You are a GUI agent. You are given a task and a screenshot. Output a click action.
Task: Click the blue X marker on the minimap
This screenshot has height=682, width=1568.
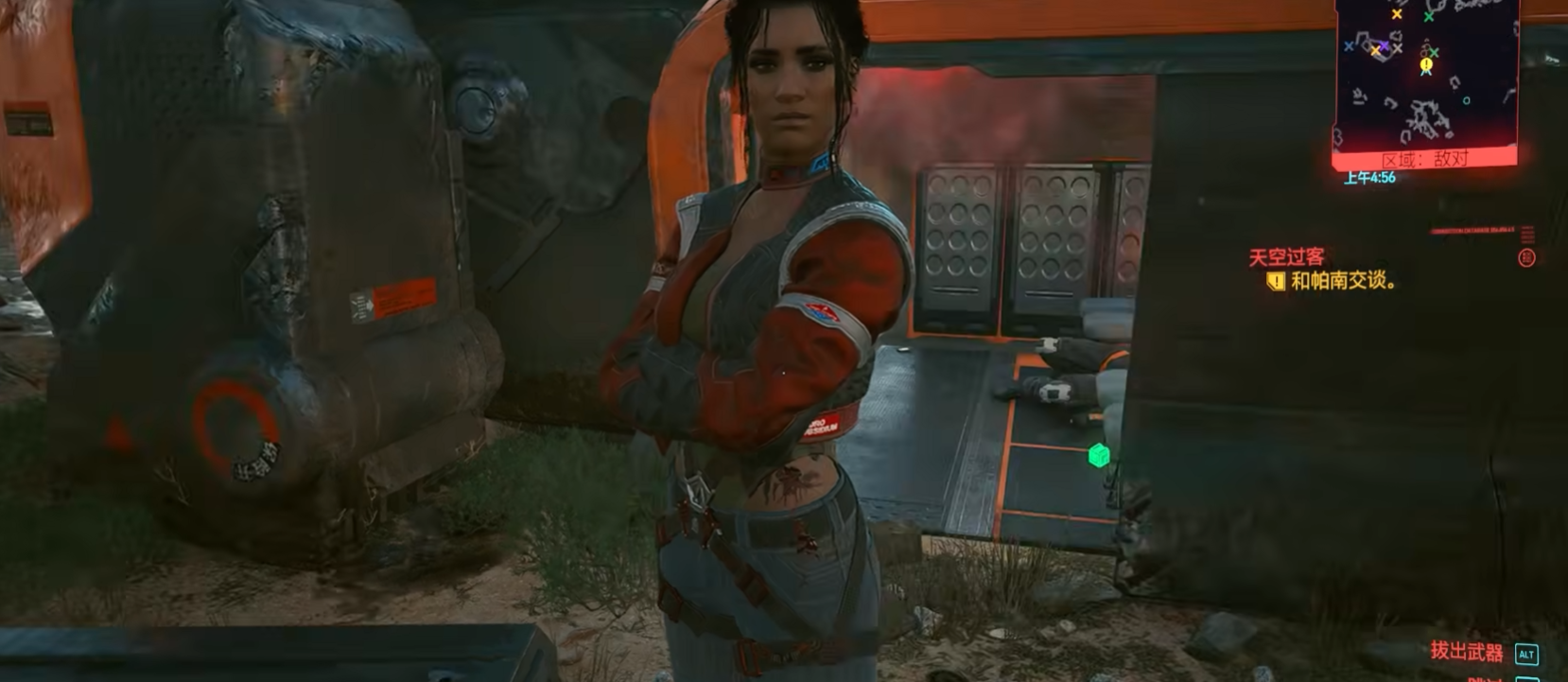coord(1349,46)
